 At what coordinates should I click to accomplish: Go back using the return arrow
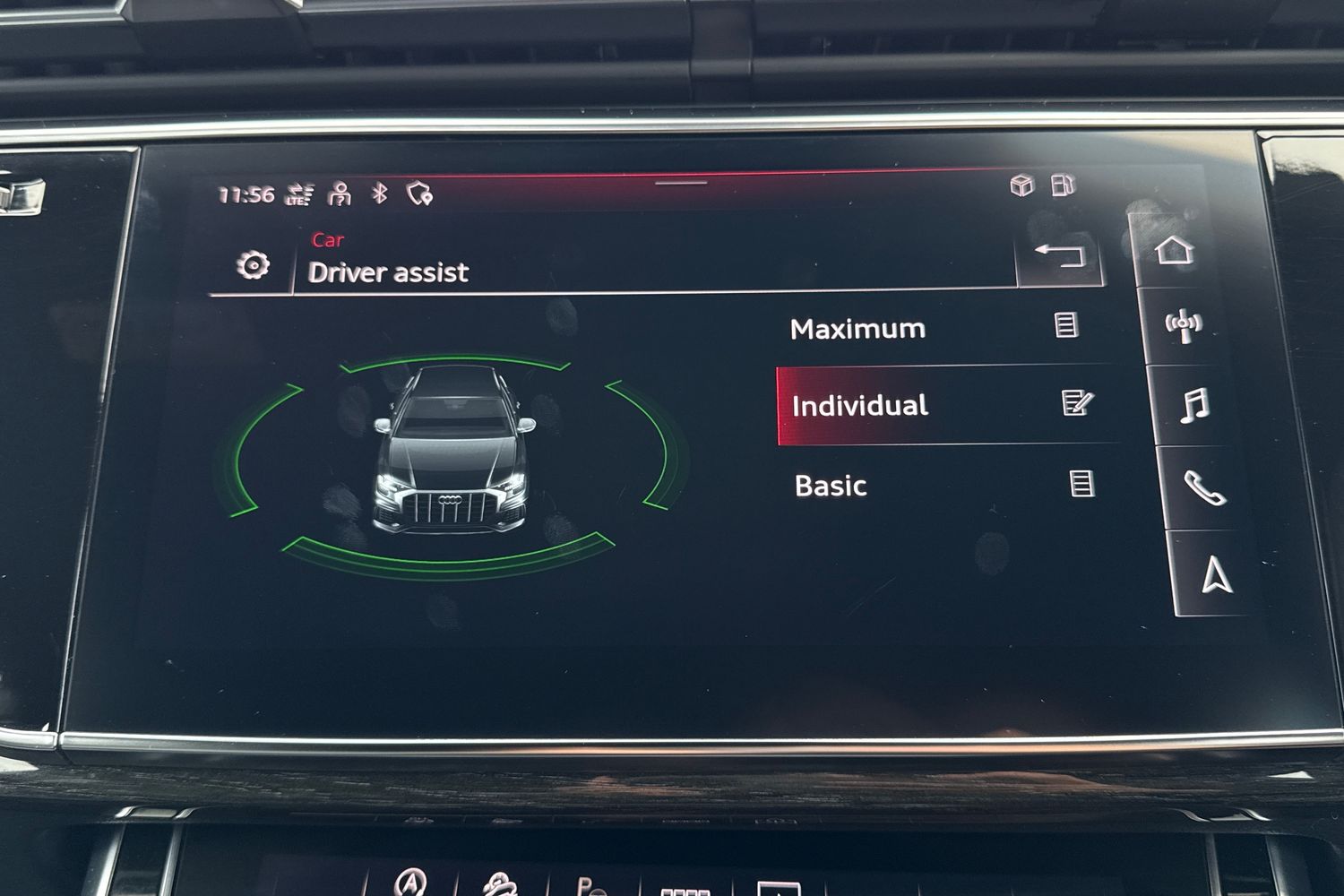(x=1059, y=256)
